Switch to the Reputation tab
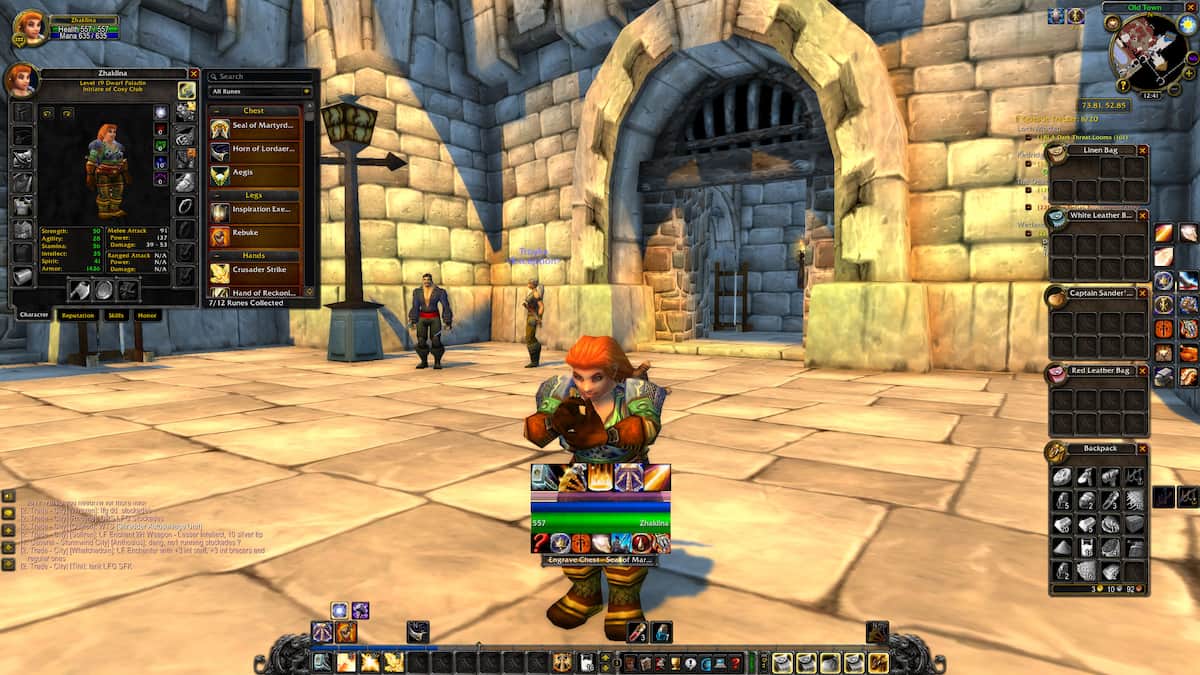 click(x=78, y=315)
